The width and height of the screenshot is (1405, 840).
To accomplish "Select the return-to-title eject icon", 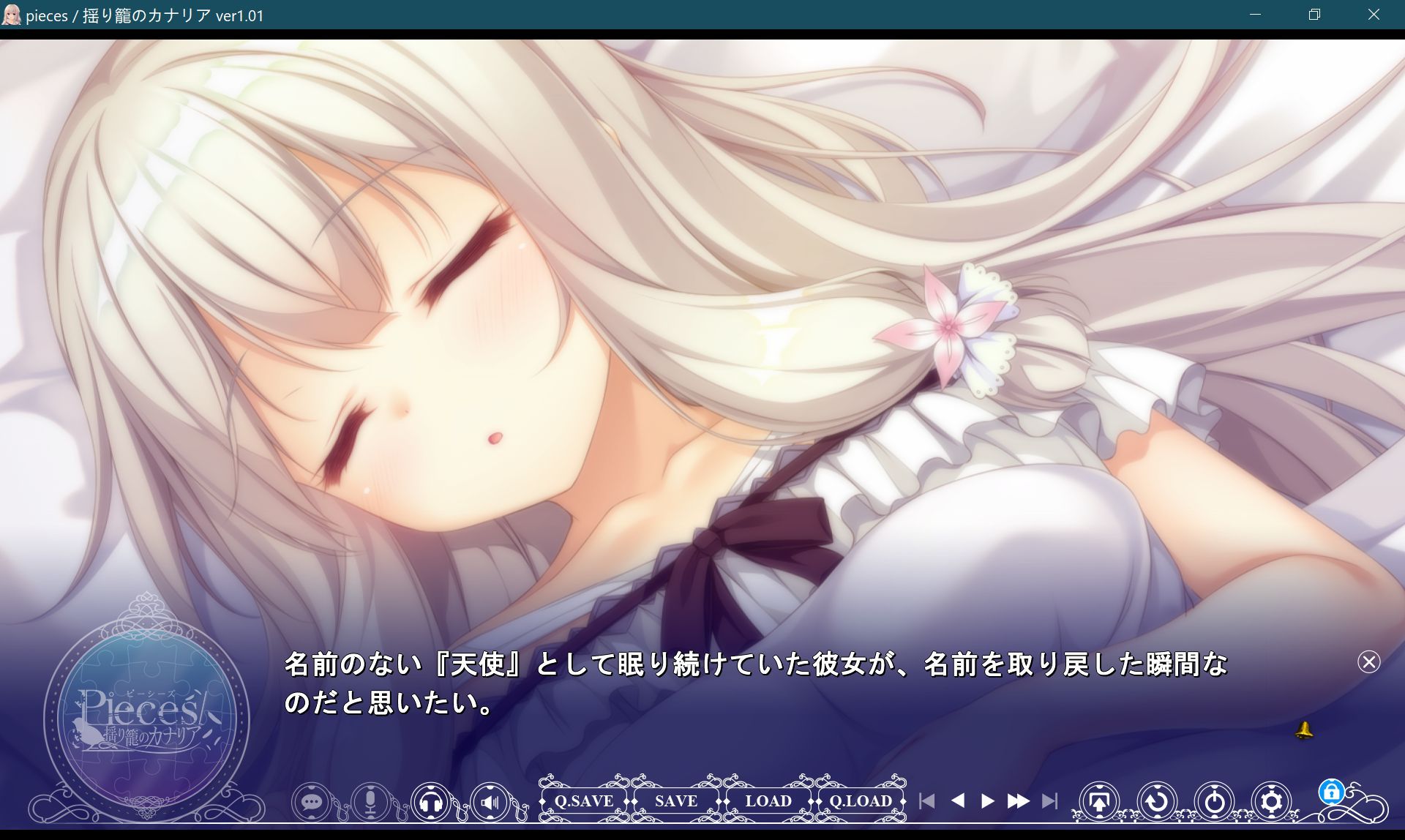I will click(1098, 800).
